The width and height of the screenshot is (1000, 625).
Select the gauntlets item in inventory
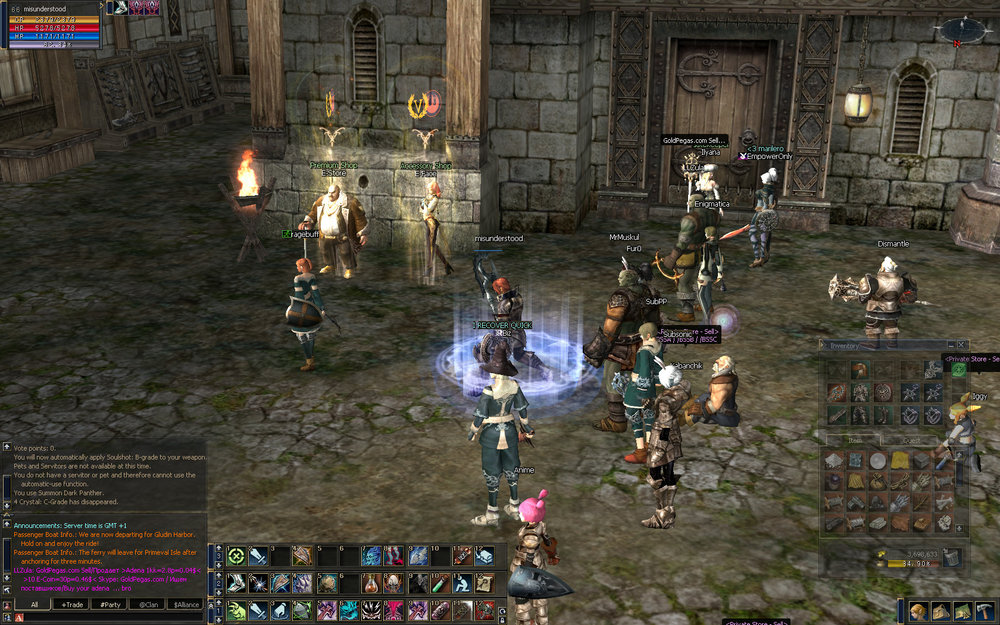tap(899, 502)
